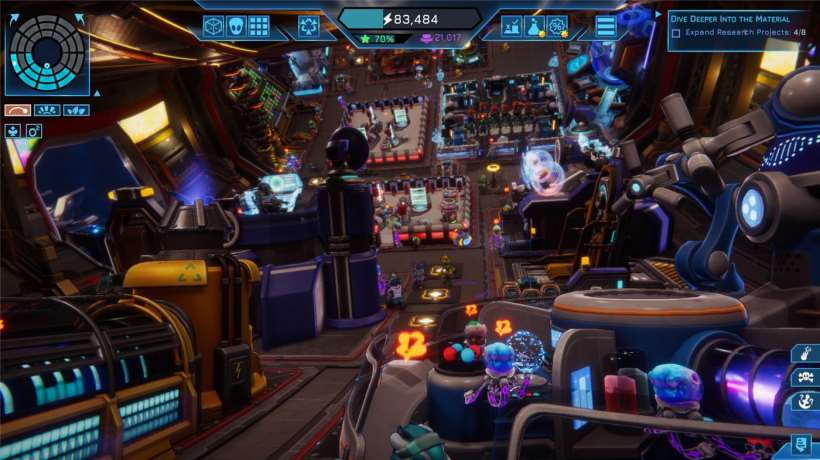Open the bottom-right notification log icon
This screenshot has height=460, width=820.
pyautogui.click(x=802, y=445)
